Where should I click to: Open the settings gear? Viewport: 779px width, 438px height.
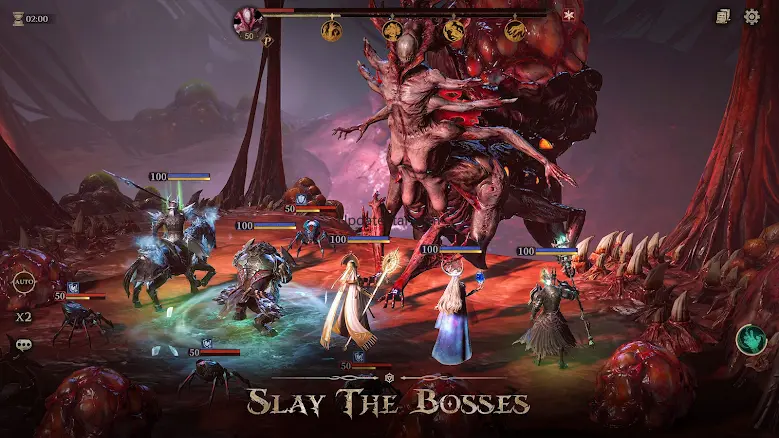[751, 17]
